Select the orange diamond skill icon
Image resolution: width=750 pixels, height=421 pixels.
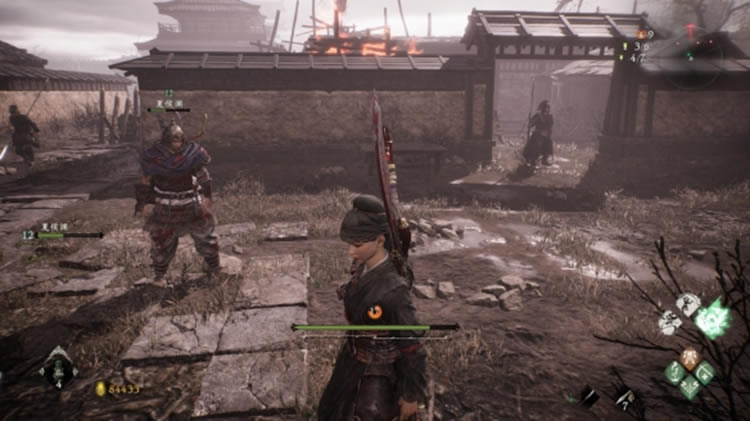(690, 357)
